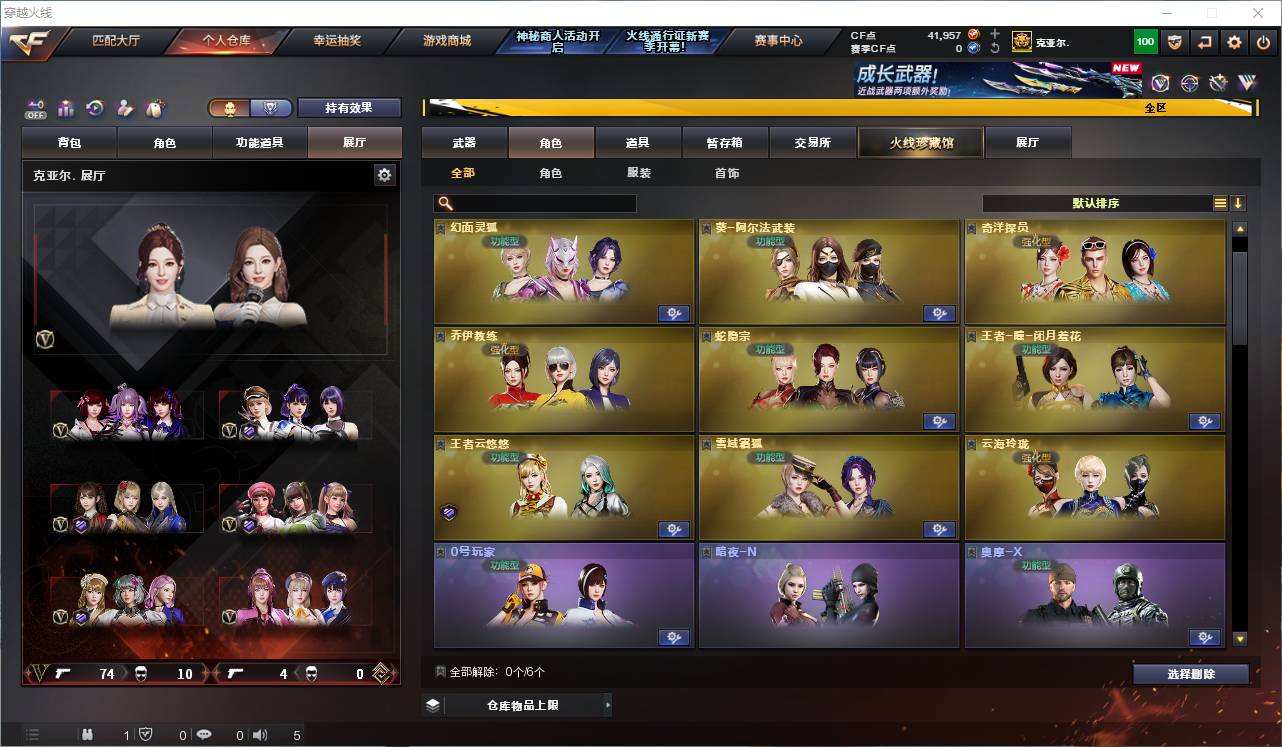Click the speaker icon in the bottom status bar
1282x747 pixels.
[260, 734]
